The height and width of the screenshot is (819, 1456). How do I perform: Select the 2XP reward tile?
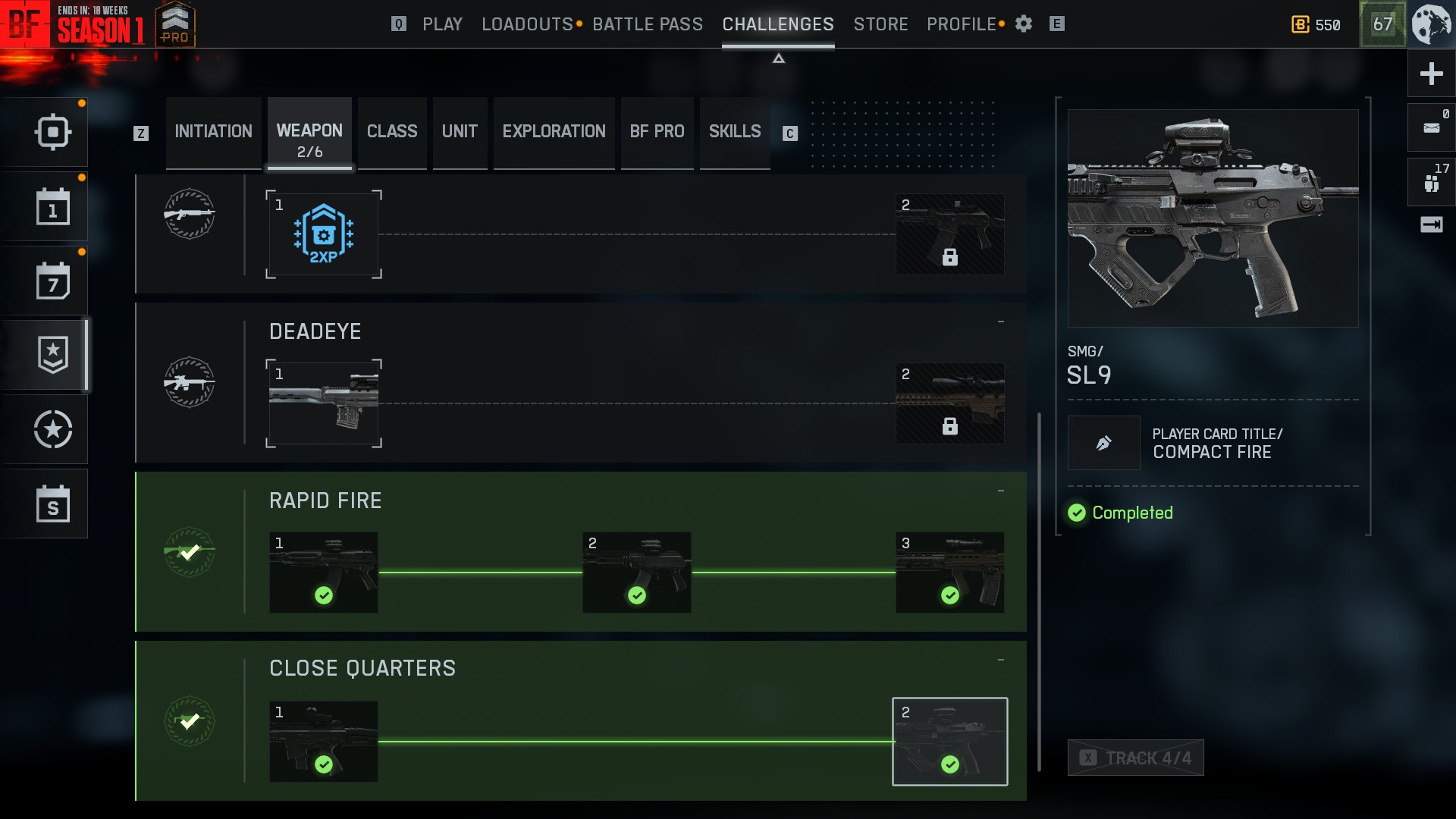point(324,234)
